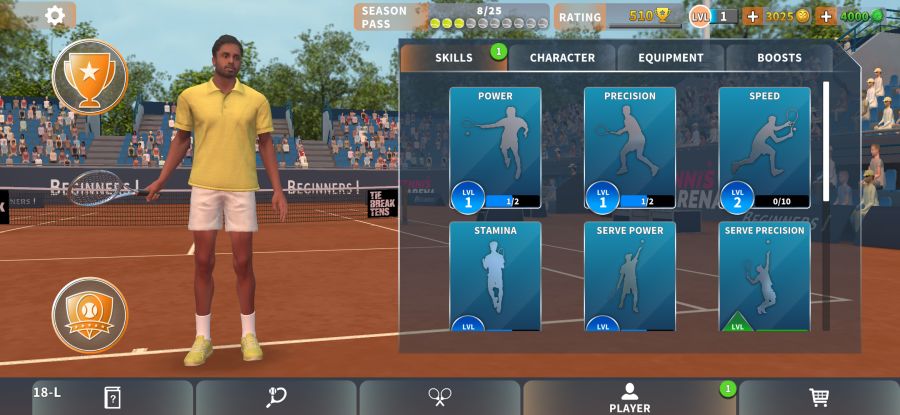Upgrade the Serve Precision skill card

click(764, 276)
